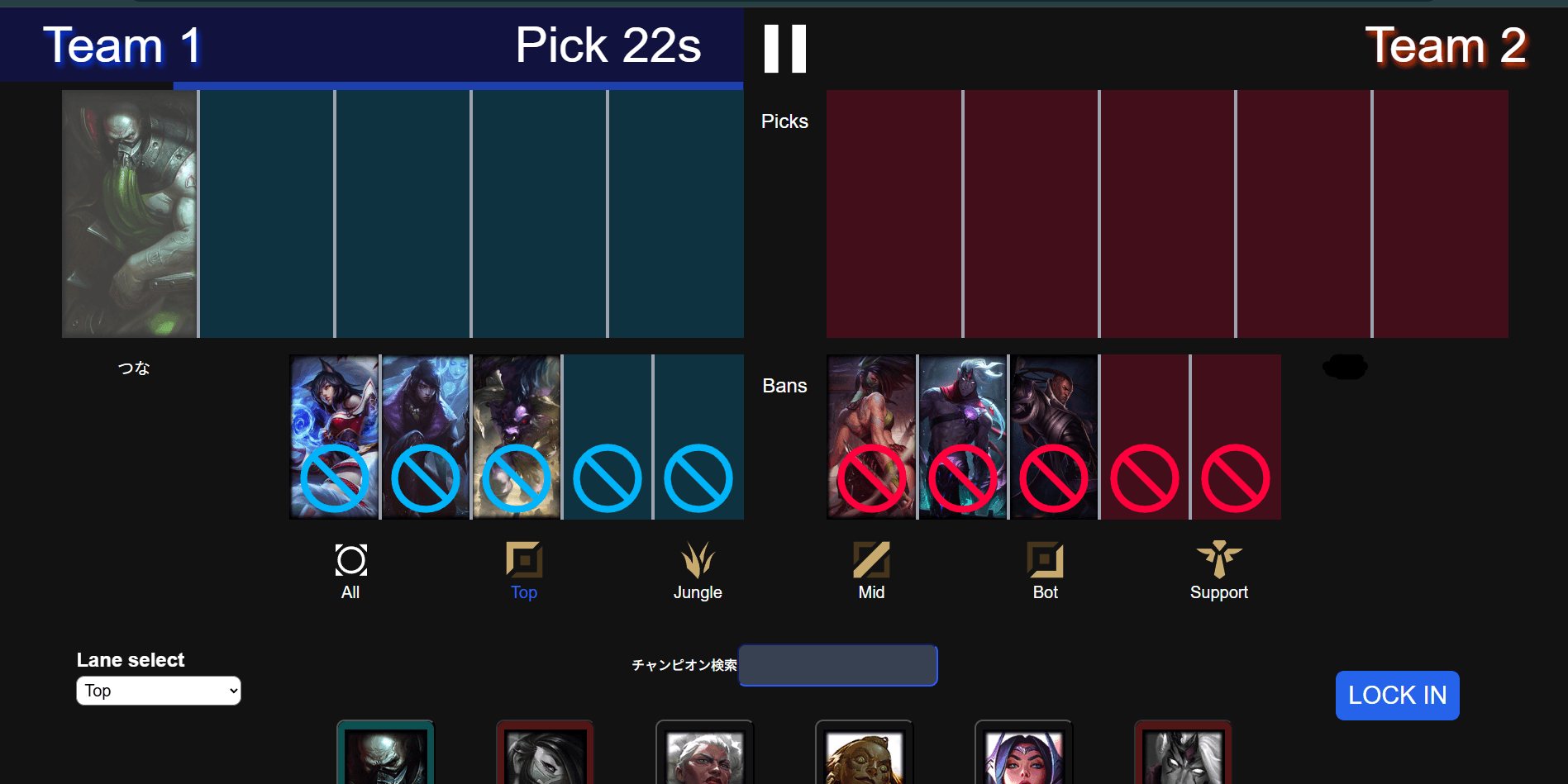Viewport: 1568px width, 784px height.
Task: Select the teal-bordered Sion champion thumbnail
Action: tap(385, 752)
